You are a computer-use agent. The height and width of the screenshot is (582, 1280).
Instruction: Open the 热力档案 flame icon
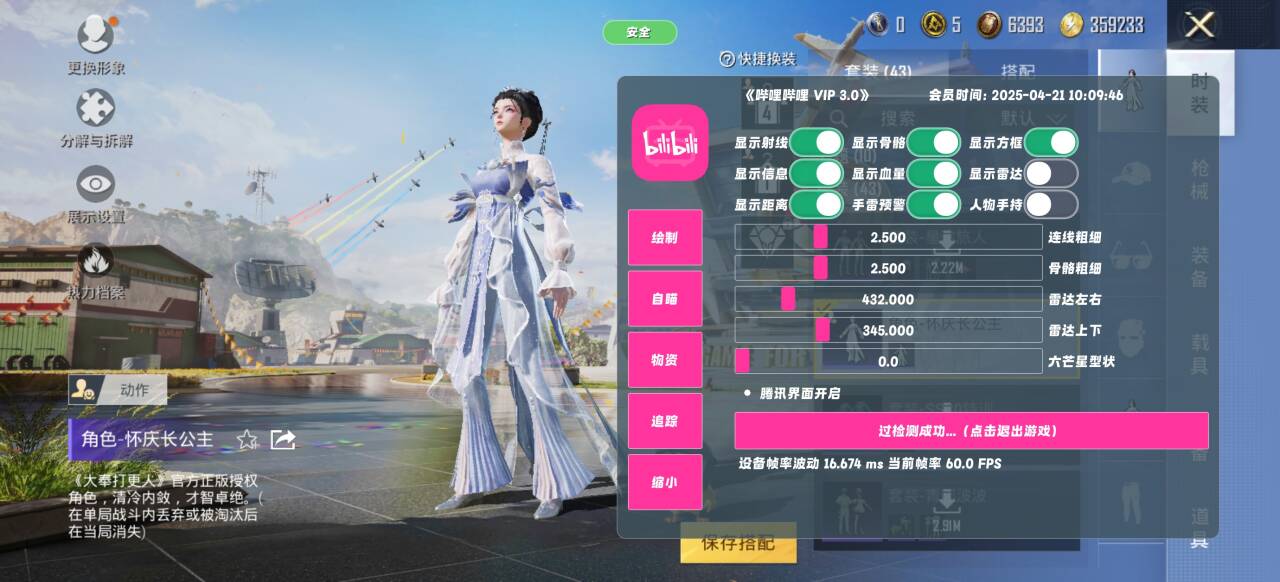[x=96, y=262]
